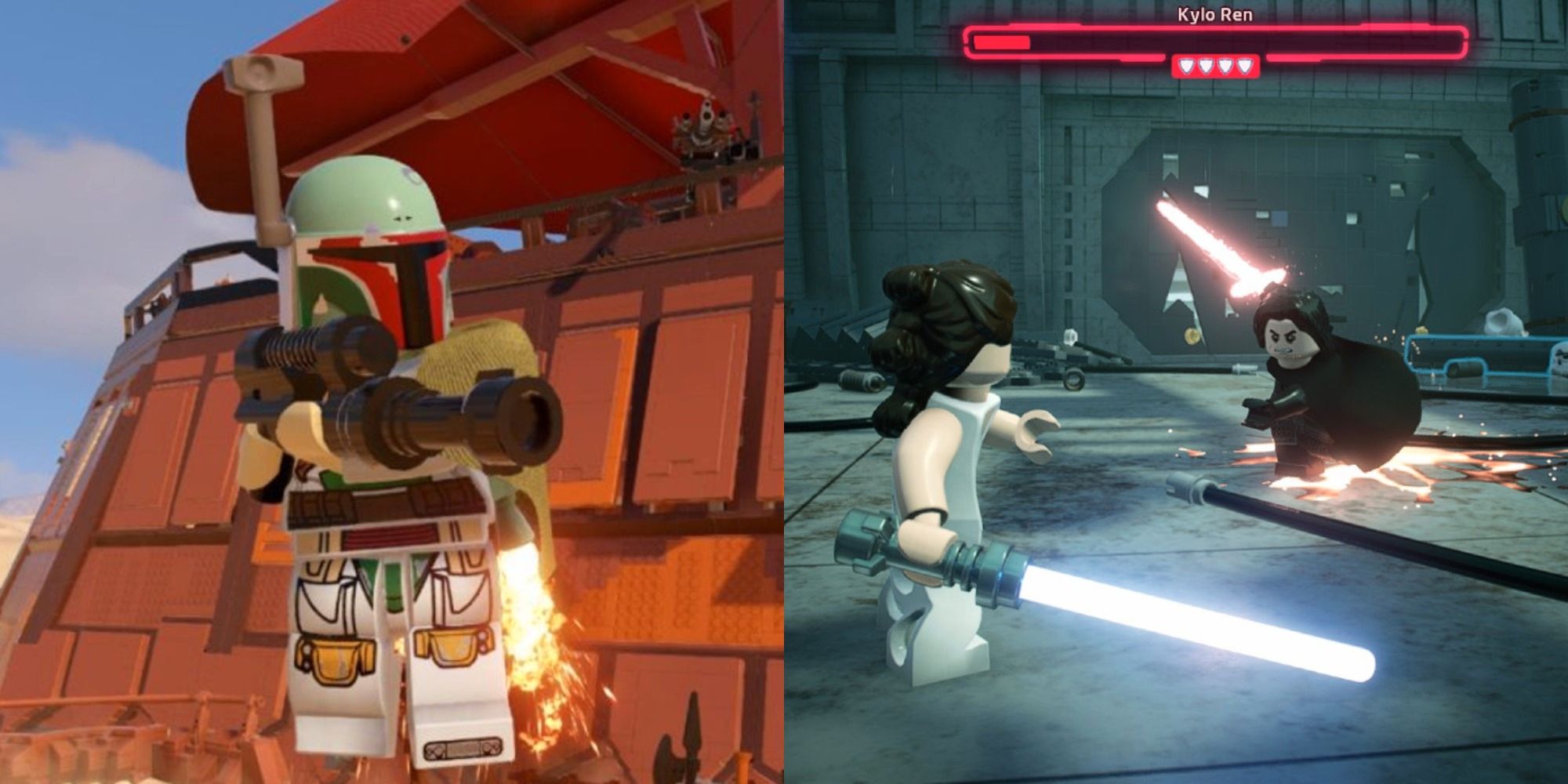Click the second shield pip icon
The width and height of the screenshot is (1568, 784).
click(1205, 66)
